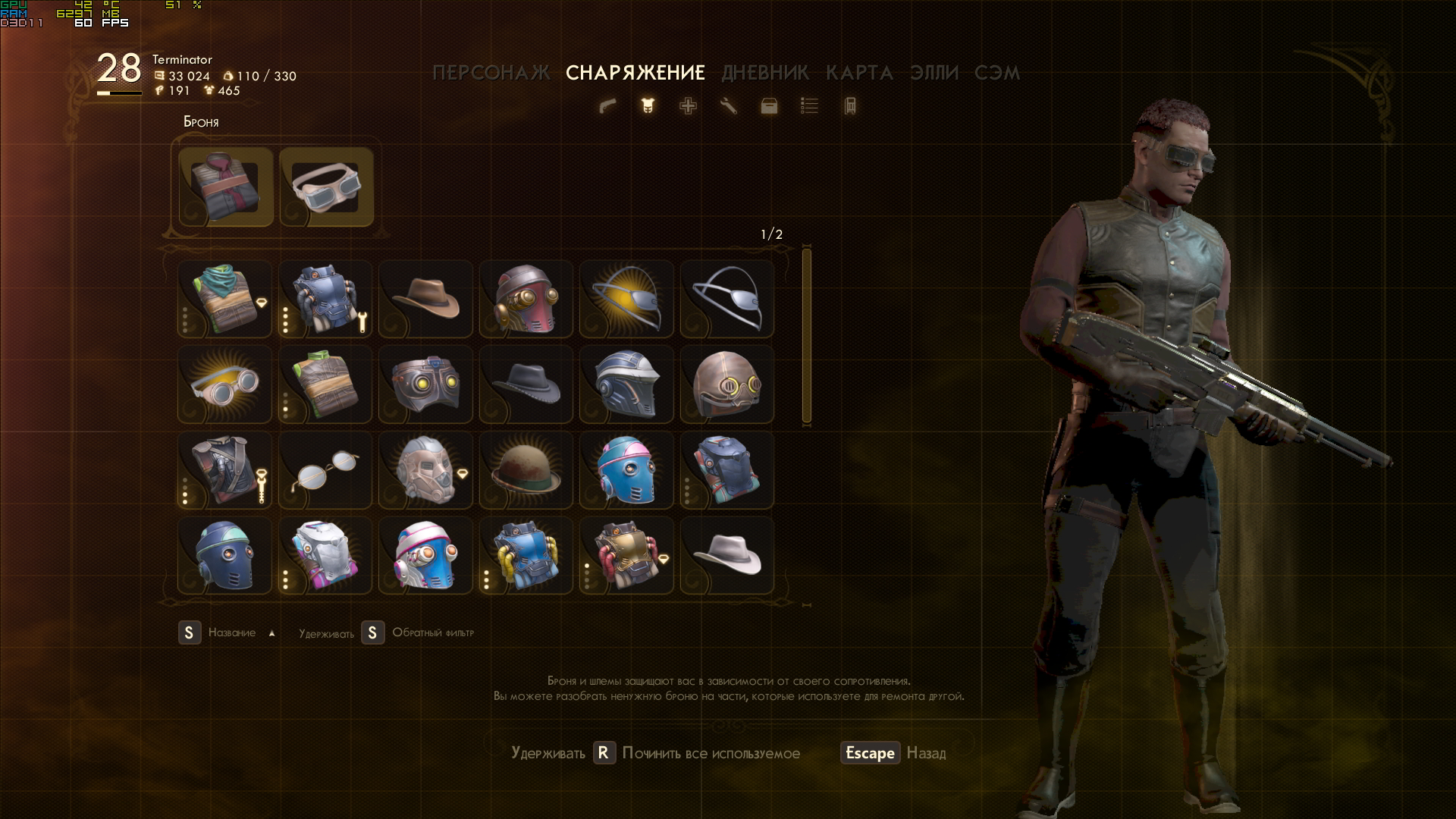1456x819 pixels.
Task: Select the ЭЛЛИ companion tab
Action: click(934, 73)
